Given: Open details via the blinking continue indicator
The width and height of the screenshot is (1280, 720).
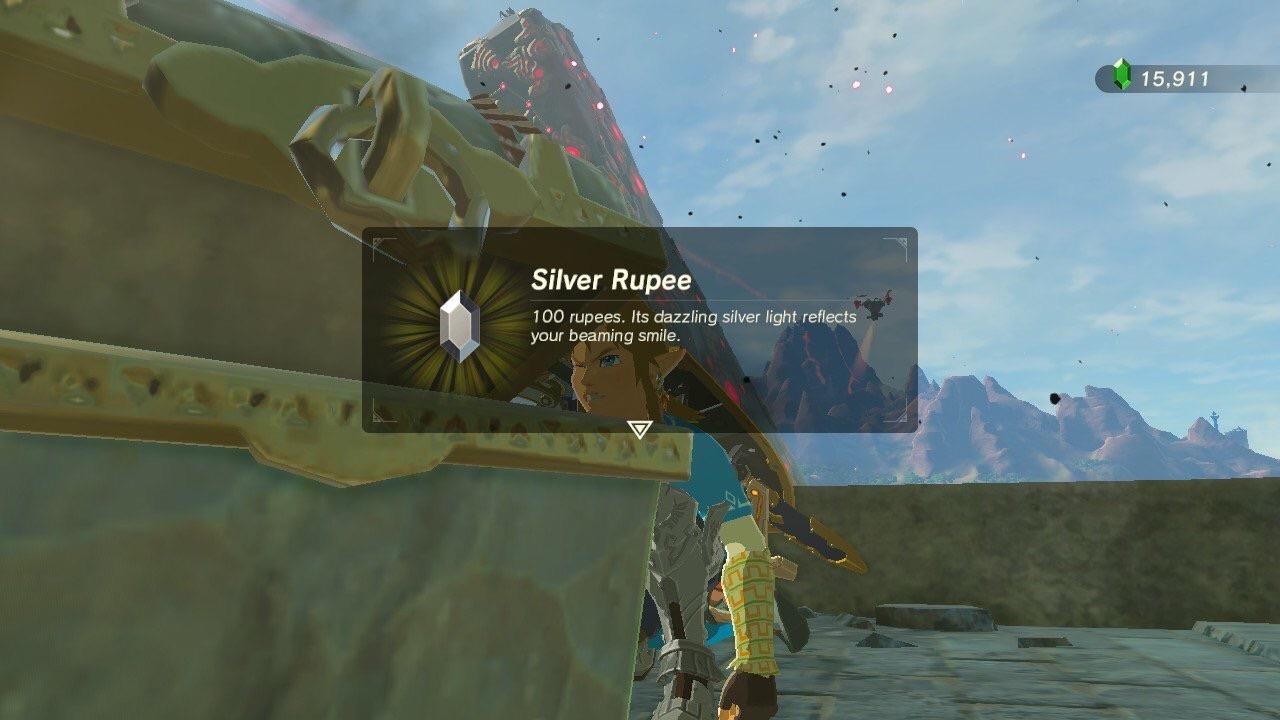Looking at the screenshot, I should pyautogui.click(x=640, y=430).
